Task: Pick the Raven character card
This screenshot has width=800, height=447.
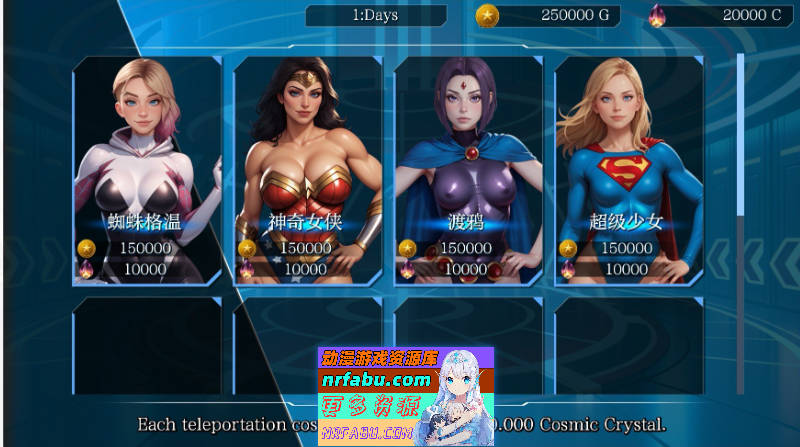Action: [x=468, y=170]
